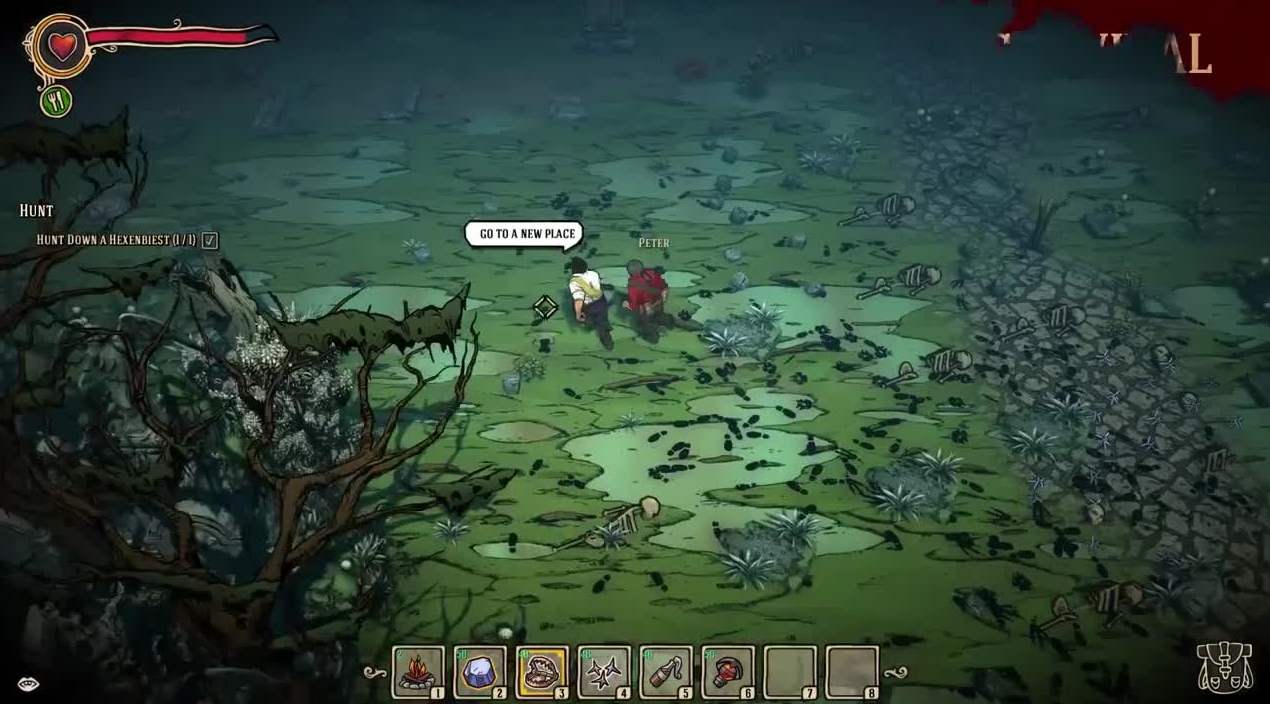Image resolution: width=1270 pixels, height=704 pixels.
Task: Select the campfire hotbar slot
Action: point(418,671)
